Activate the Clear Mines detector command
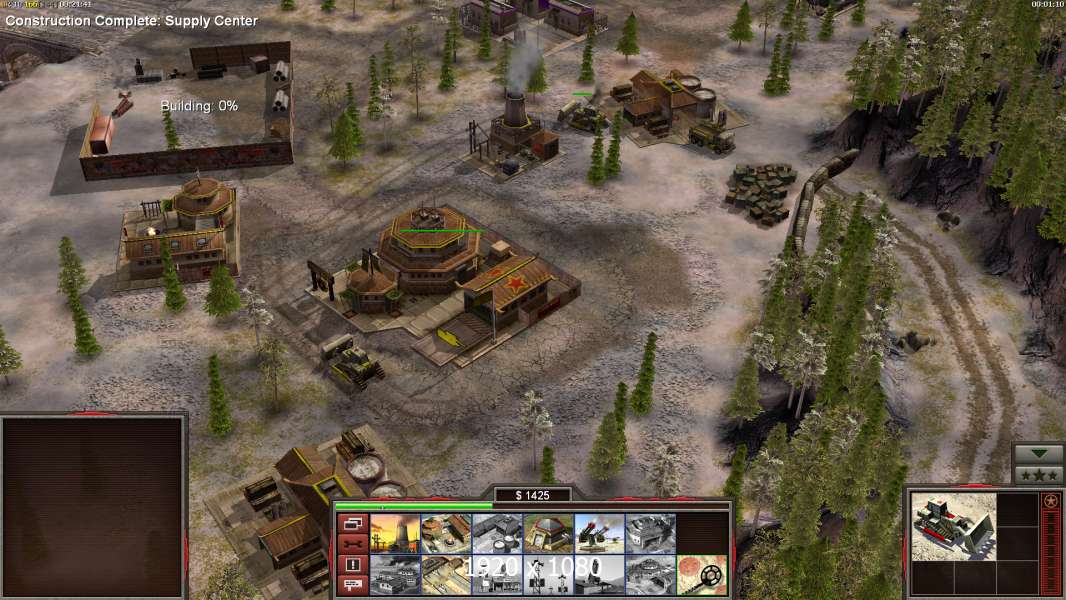The height and width of the screenshot is (600, 1066). tap(701, 575)
